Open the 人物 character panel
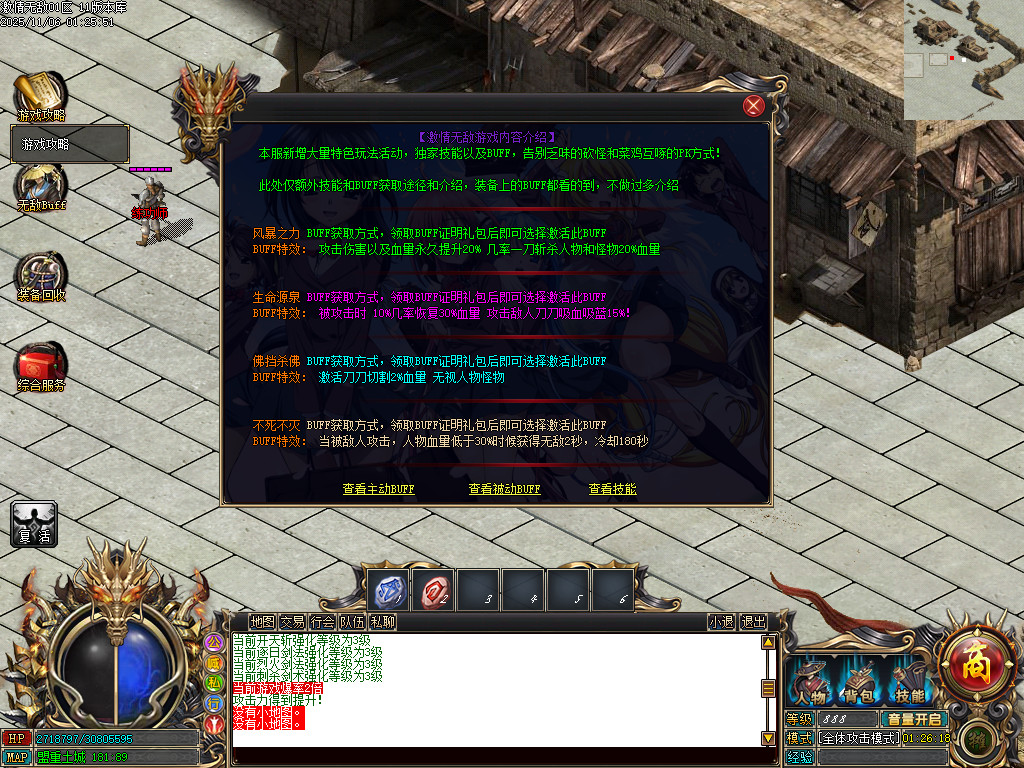 810,682
